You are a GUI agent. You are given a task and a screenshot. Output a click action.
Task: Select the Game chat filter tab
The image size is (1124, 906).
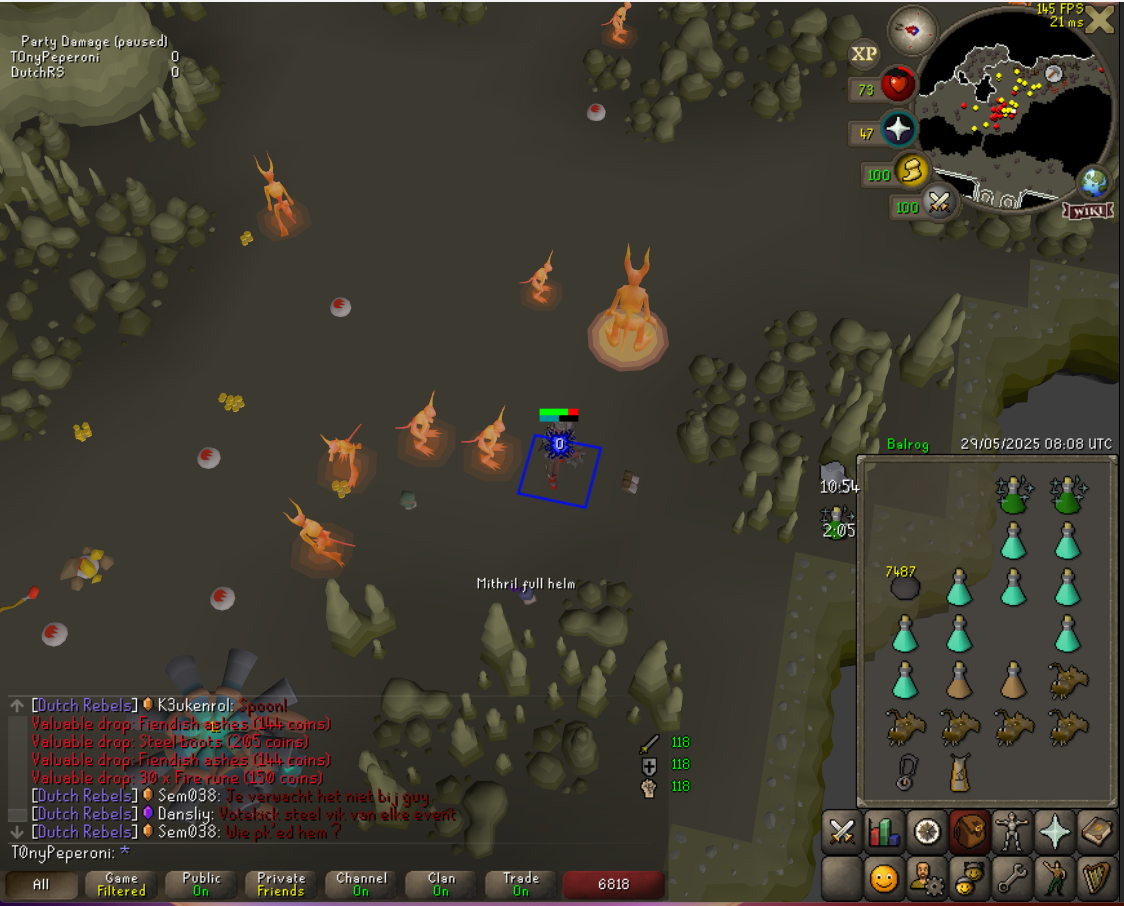click(x=121, y=884)
